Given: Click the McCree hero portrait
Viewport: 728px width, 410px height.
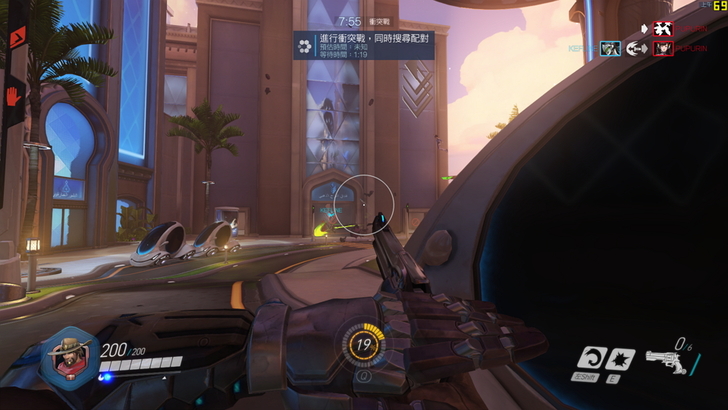Looking at the screenshot, I should [x=69, y=358].
